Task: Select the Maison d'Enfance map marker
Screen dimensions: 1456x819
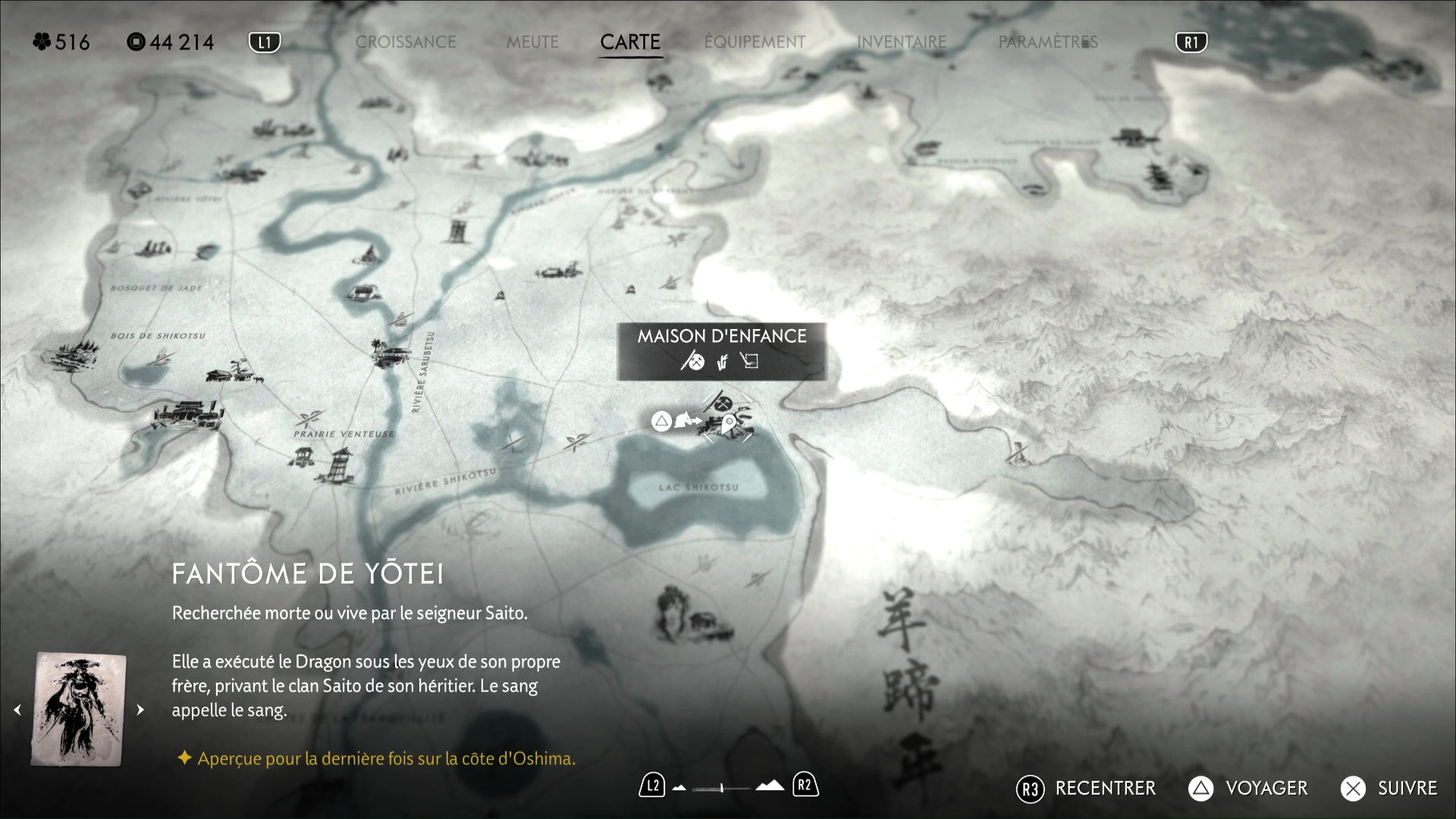Action: click(726, 417)
